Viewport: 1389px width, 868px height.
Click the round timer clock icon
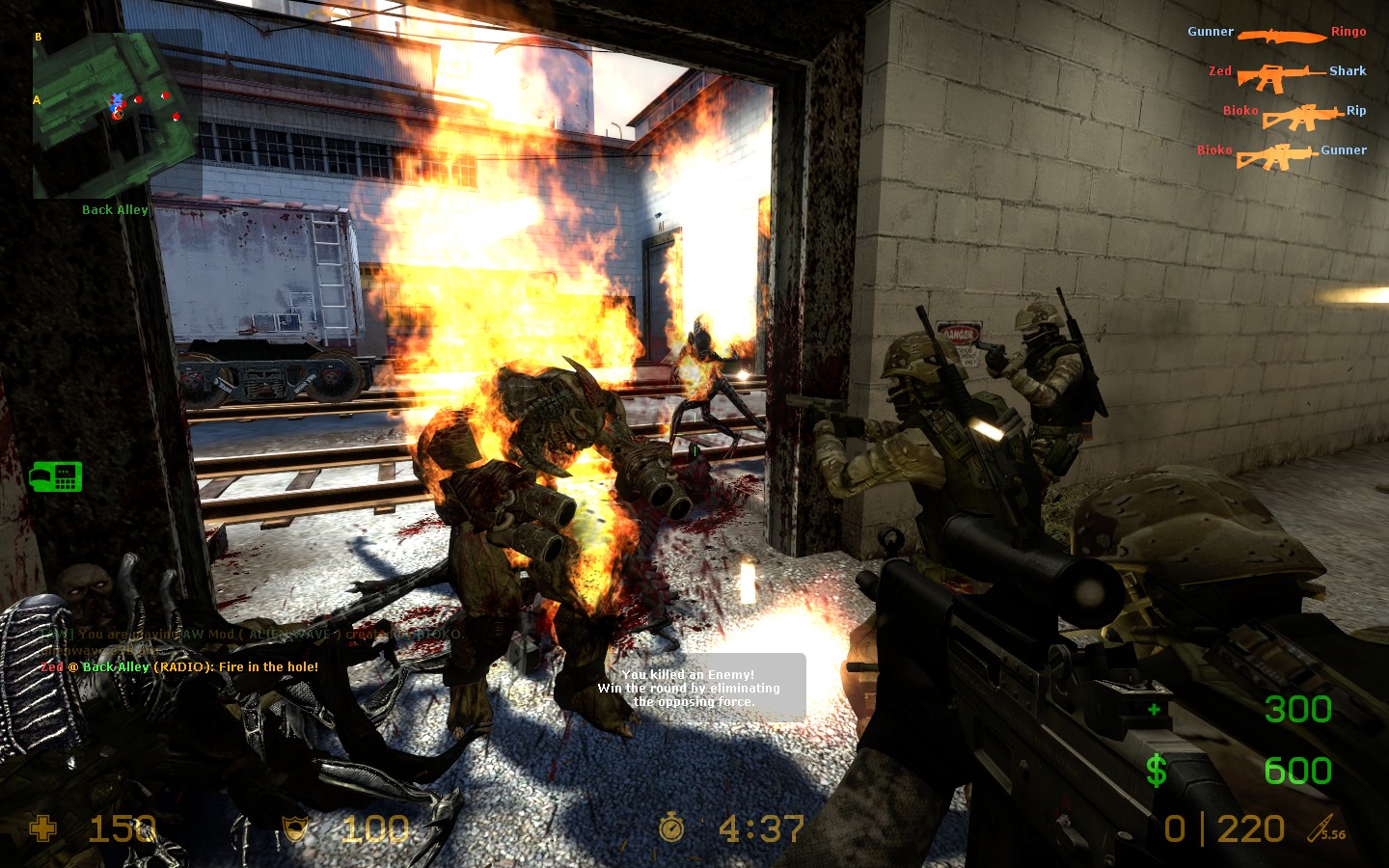coord(671,828)
